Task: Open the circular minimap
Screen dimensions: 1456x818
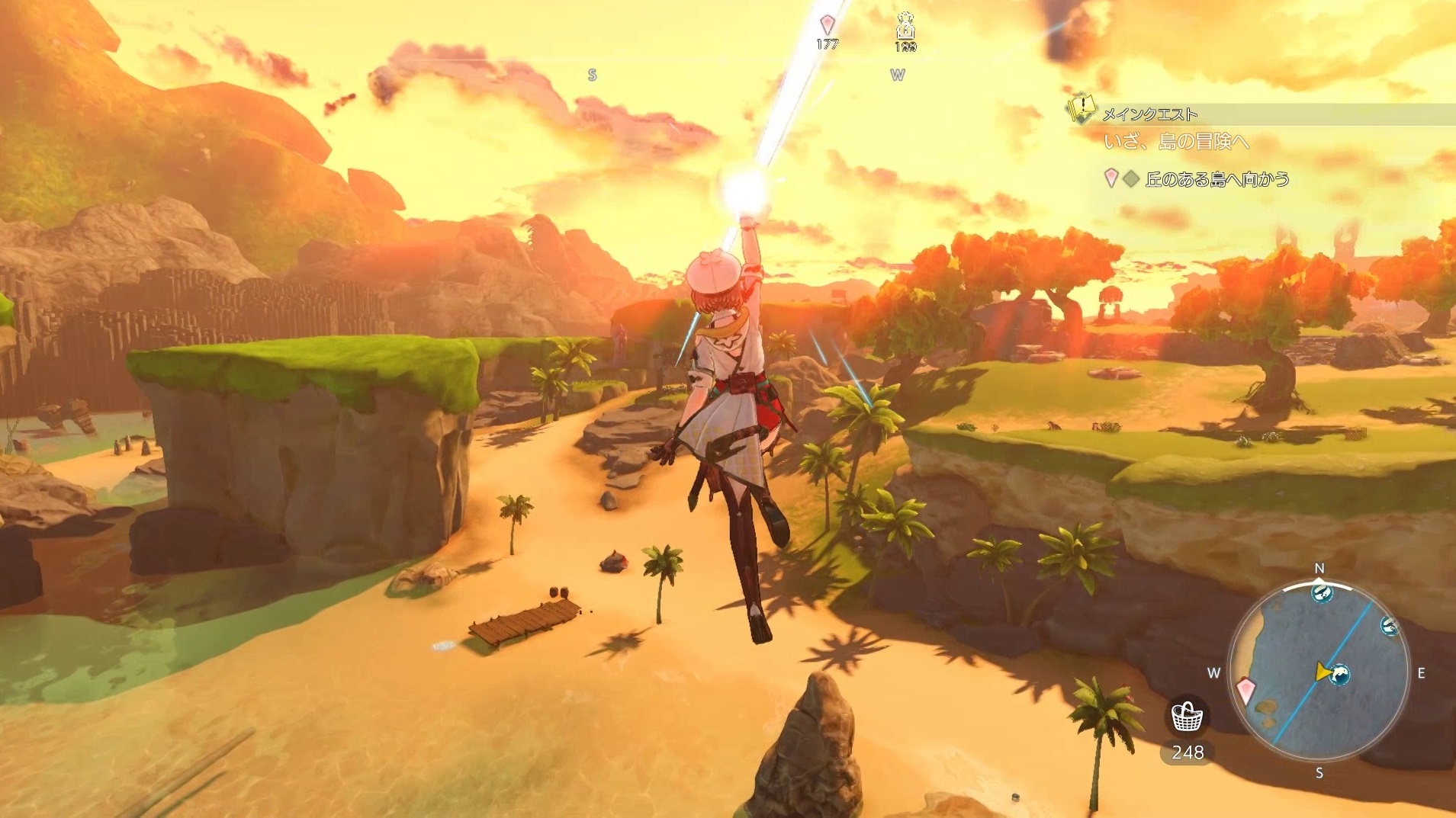Action: pyautogui.click(x=1318, y=672)
